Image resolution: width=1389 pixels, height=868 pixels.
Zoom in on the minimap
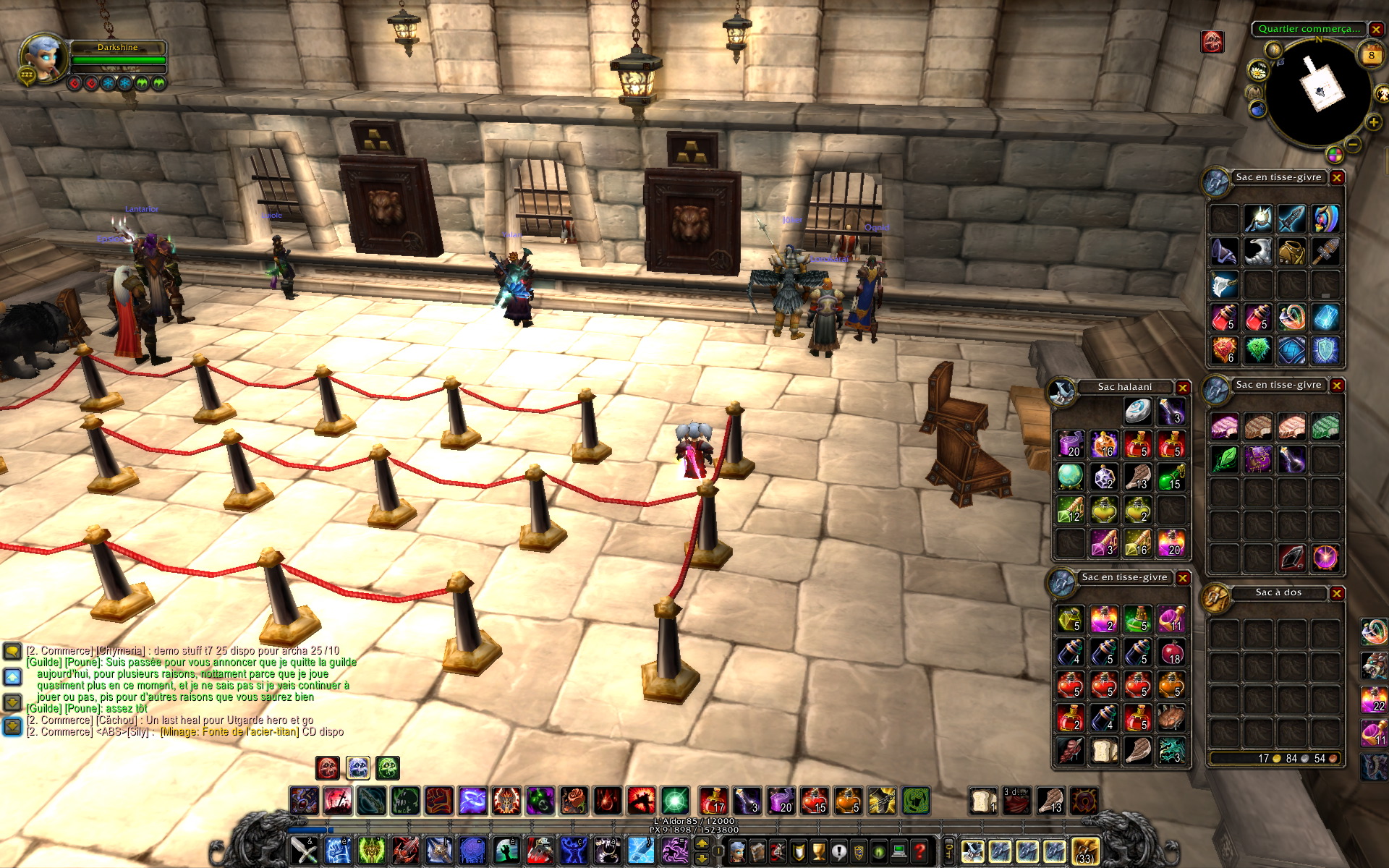tap(1373, 123)
